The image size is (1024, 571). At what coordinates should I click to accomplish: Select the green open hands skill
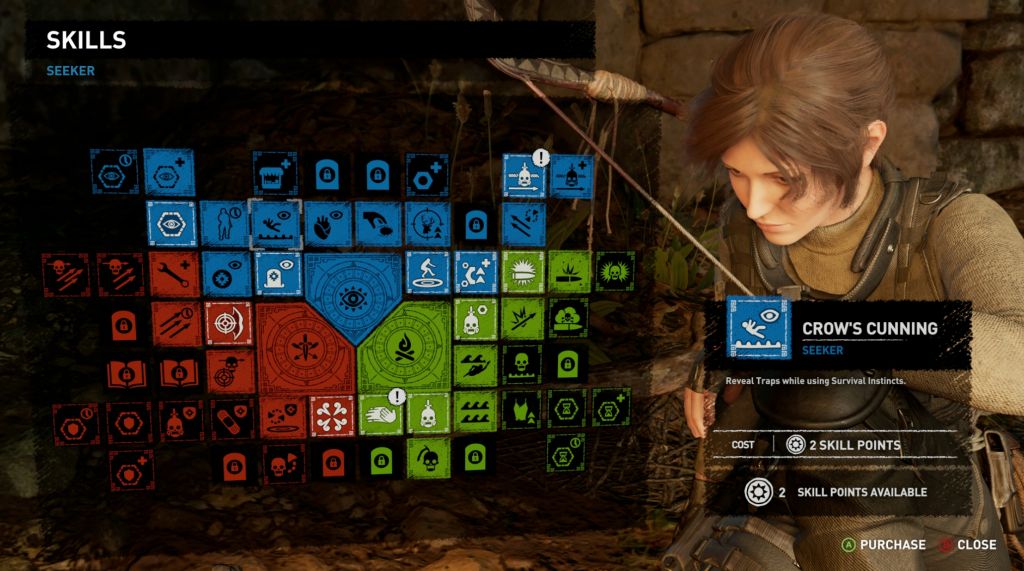click(x=379, y=413)
